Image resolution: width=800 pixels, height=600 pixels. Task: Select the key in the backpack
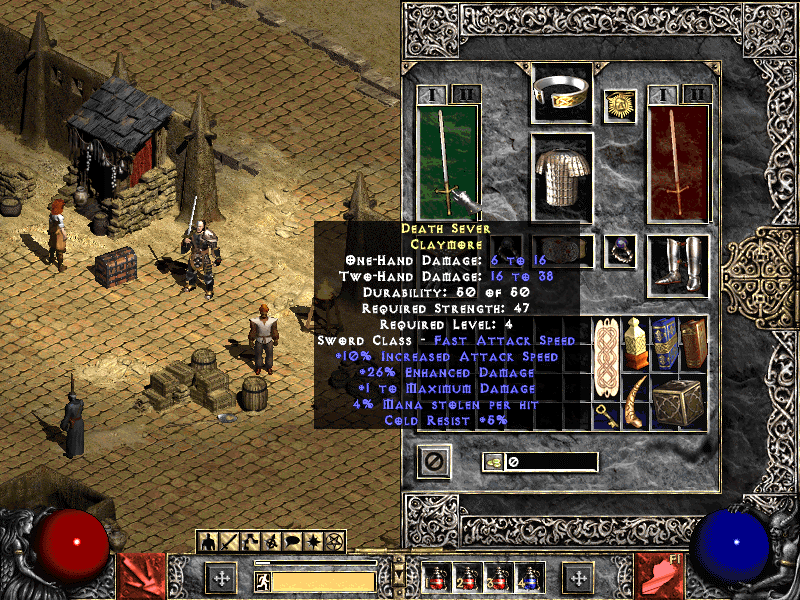(x=605, y=416)
